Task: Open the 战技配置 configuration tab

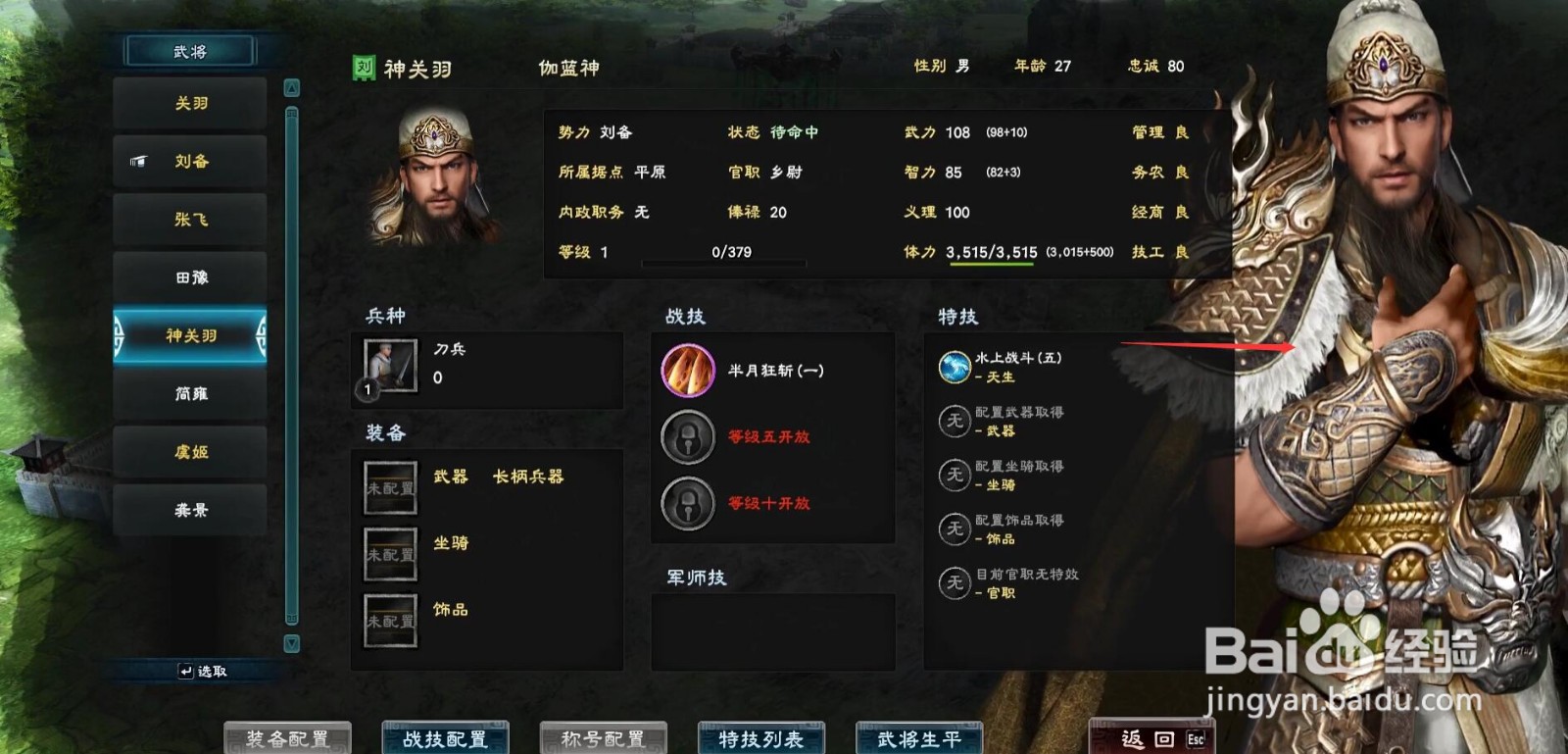Action: [x=446, y=738]
